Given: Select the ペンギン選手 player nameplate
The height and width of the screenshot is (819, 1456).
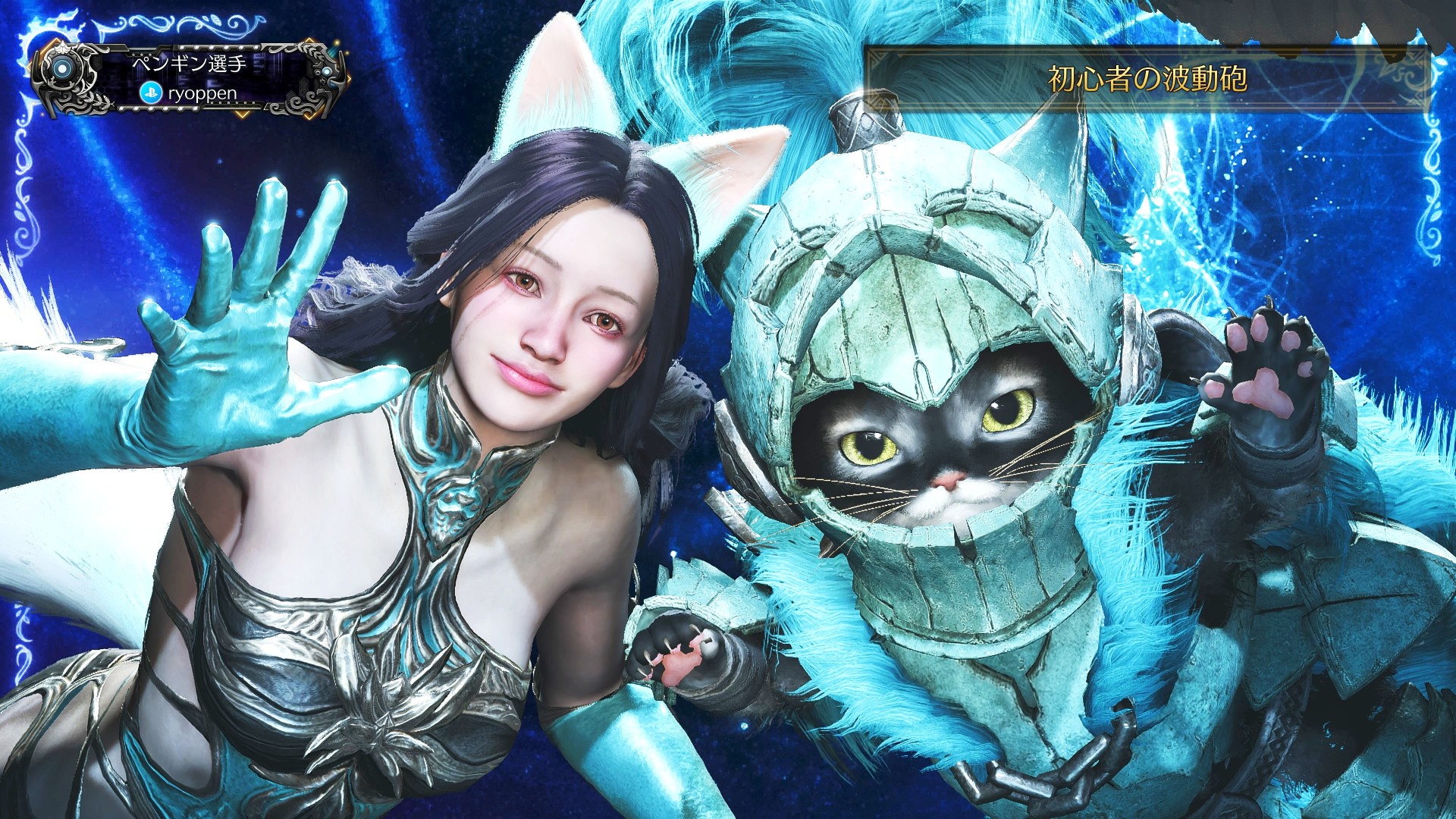Looking at the screenshot, I should (x=190, y=64).
